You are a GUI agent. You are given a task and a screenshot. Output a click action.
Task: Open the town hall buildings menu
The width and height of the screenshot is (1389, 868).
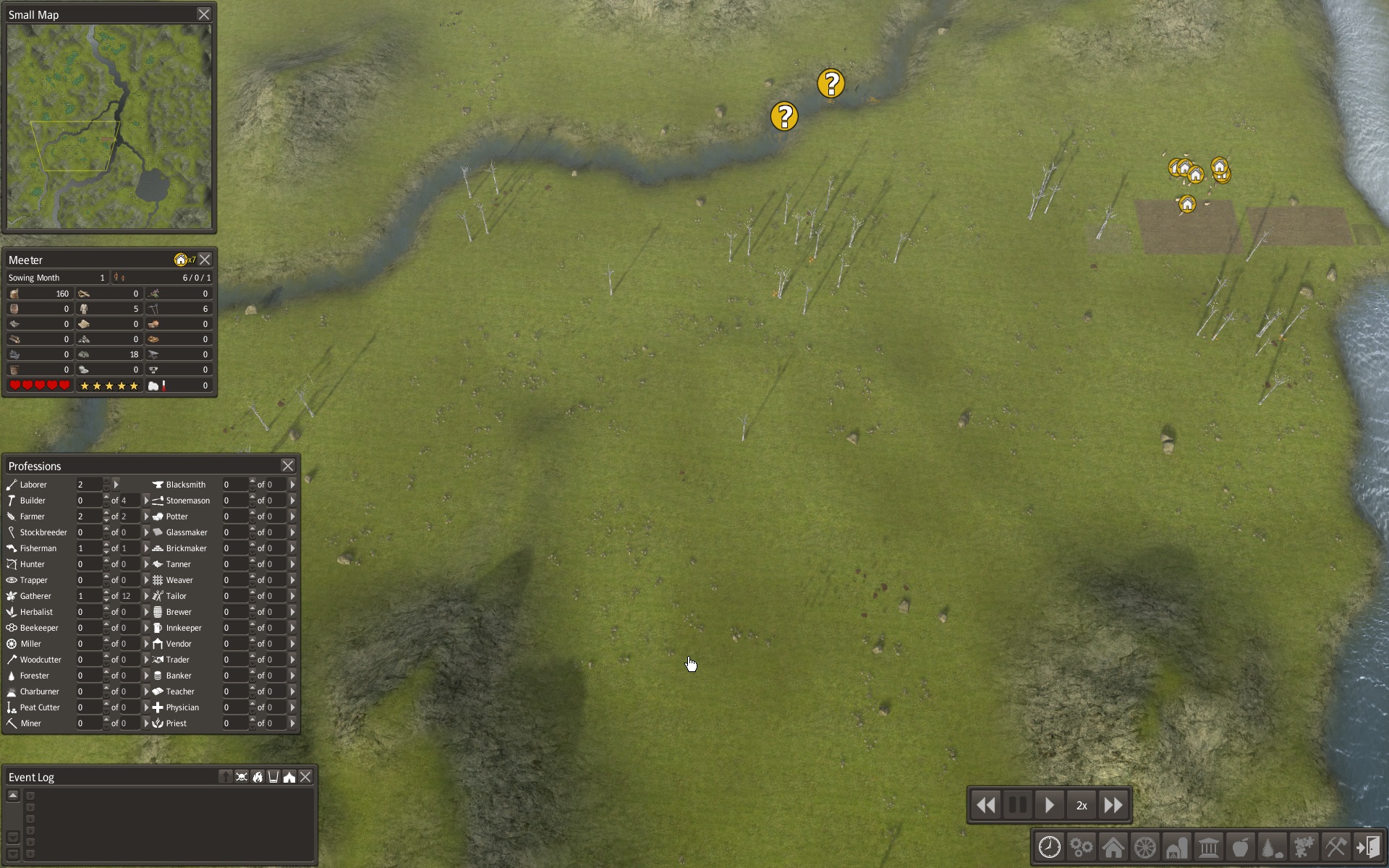pyautogui.click(x=1208, y=847)
